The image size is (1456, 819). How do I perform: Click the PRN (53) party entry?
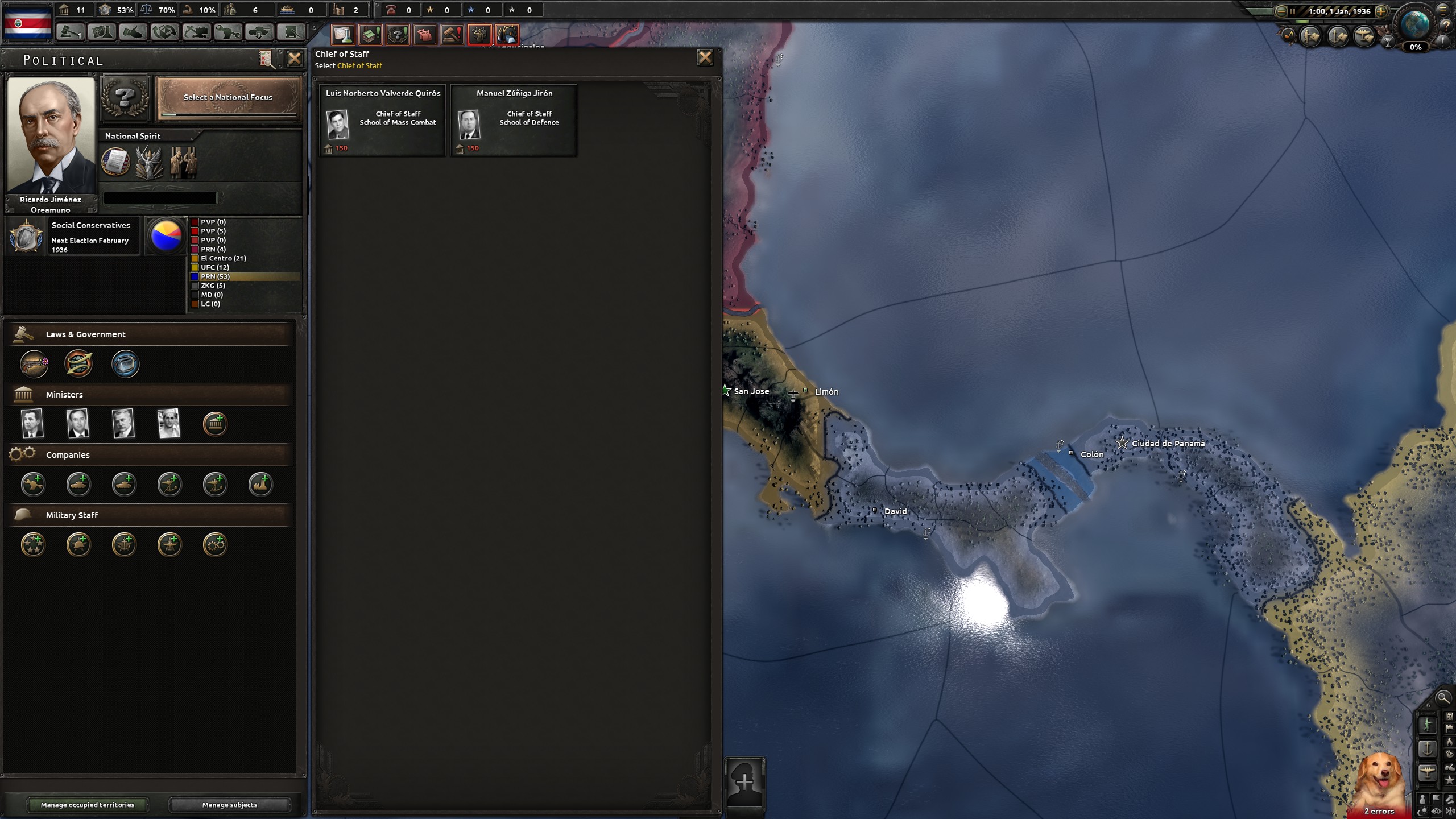(227, 276)
